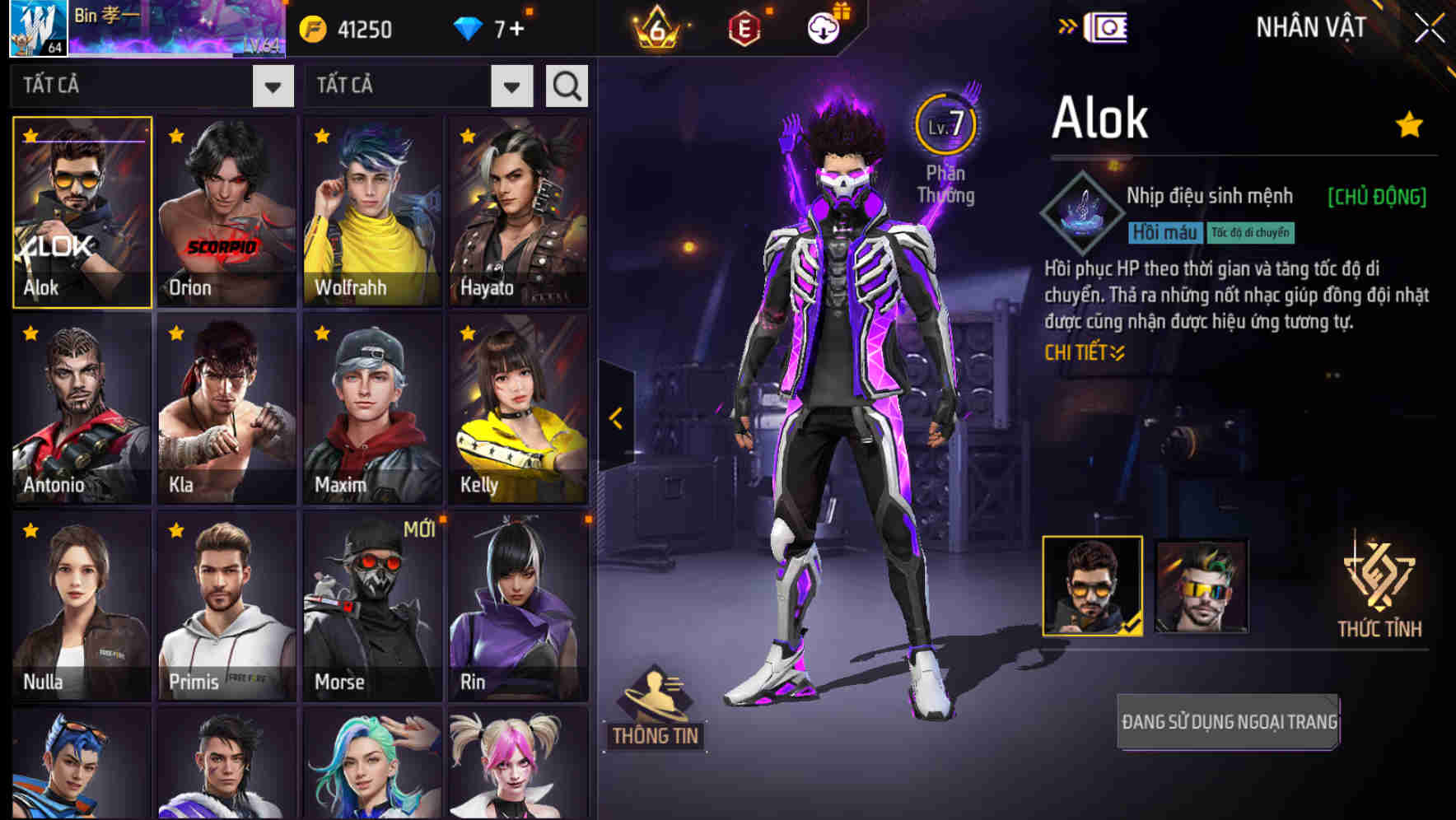Expand the chevrons beside the card icon
The image size is (1456, 820).
click(x=1066, y=26)
